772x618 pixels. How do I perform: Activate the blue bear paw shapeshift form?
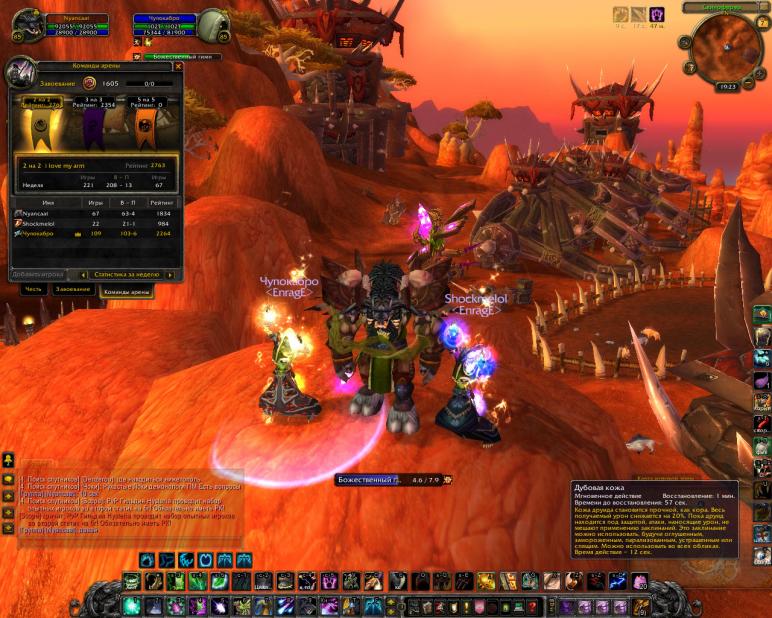[147, 559]
